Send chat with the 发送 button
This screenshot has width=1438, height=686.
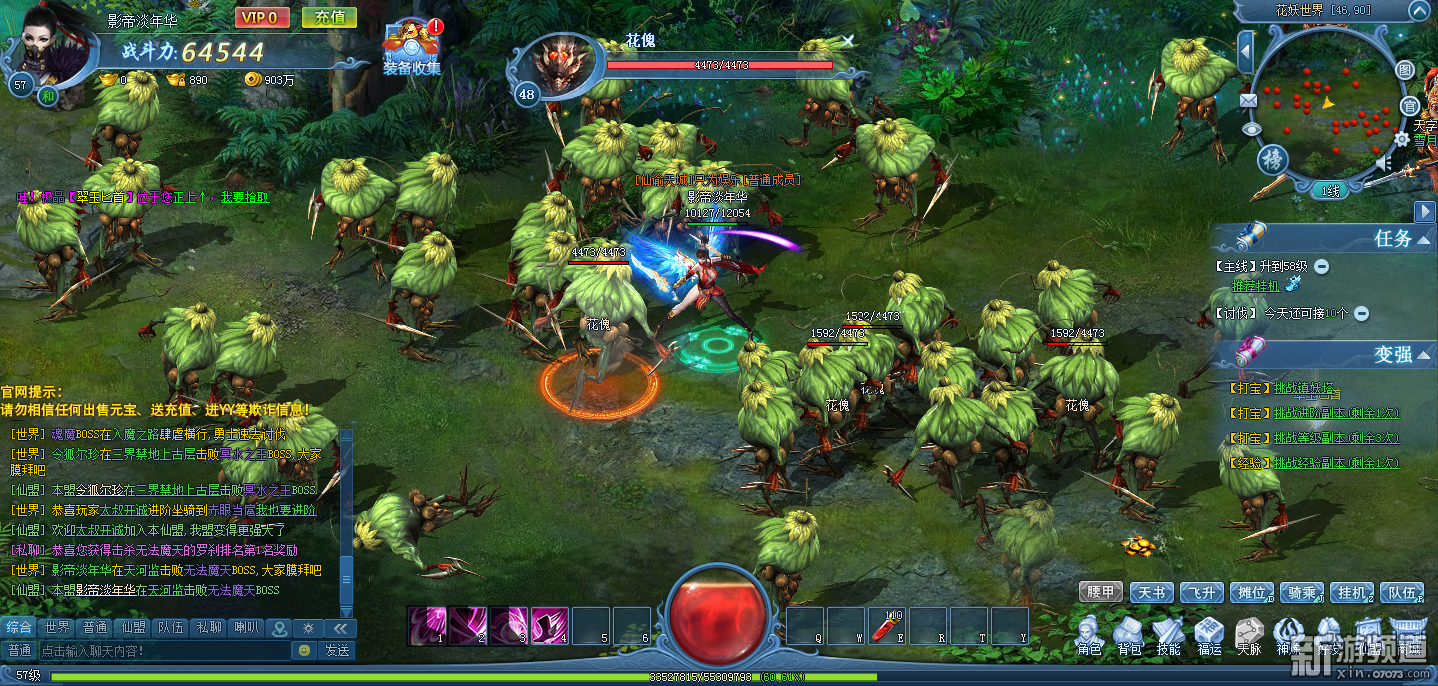336,651
